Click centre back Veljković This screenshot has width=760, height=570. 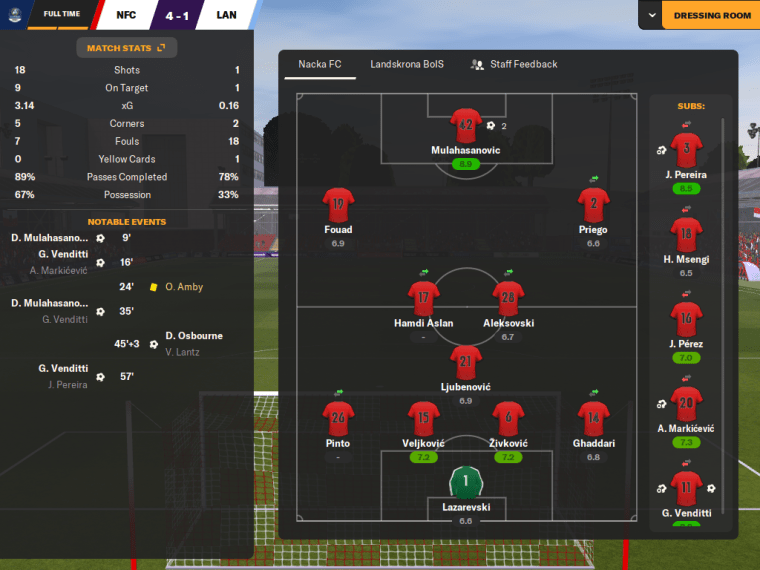423,419
